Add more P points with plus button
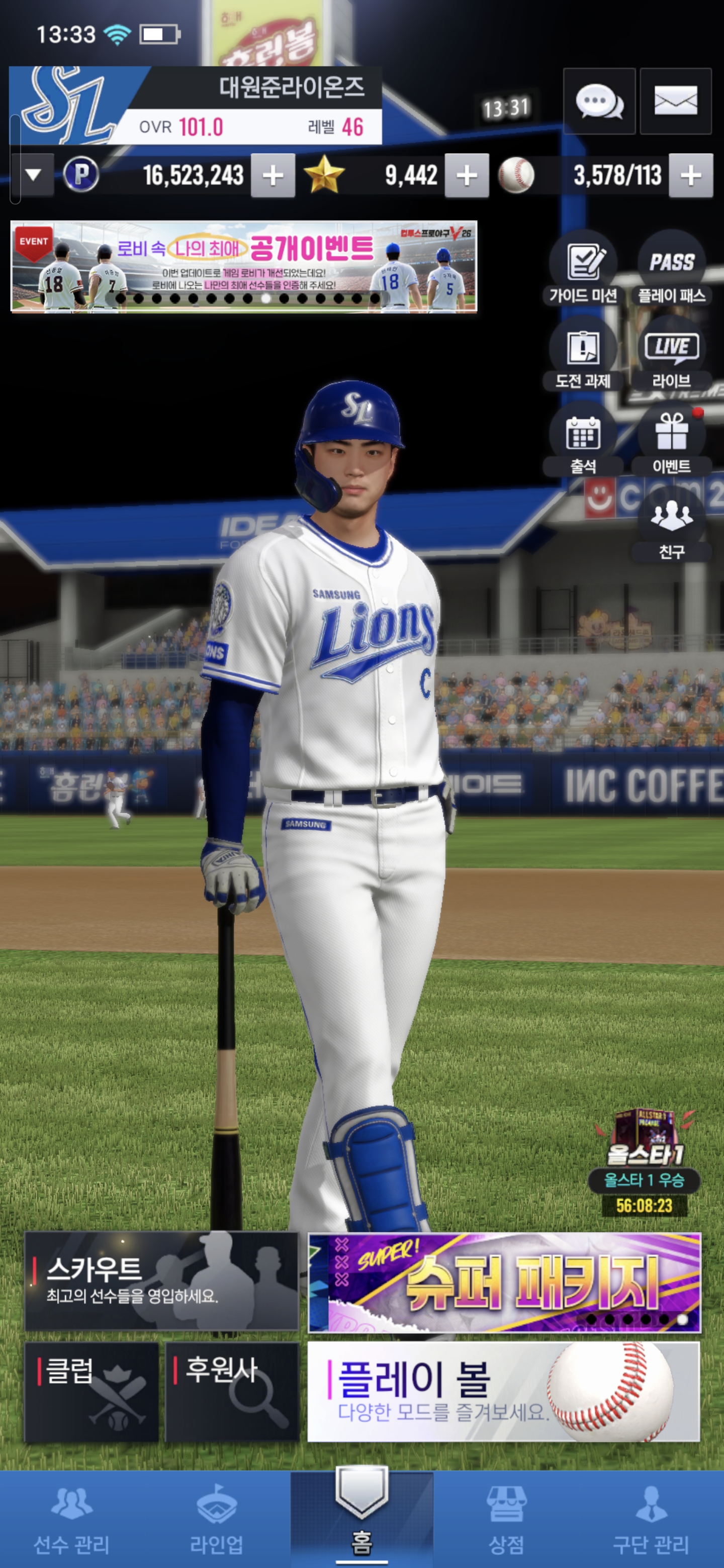The height and width of the screenshot is (1568, 724). point(273,176)
